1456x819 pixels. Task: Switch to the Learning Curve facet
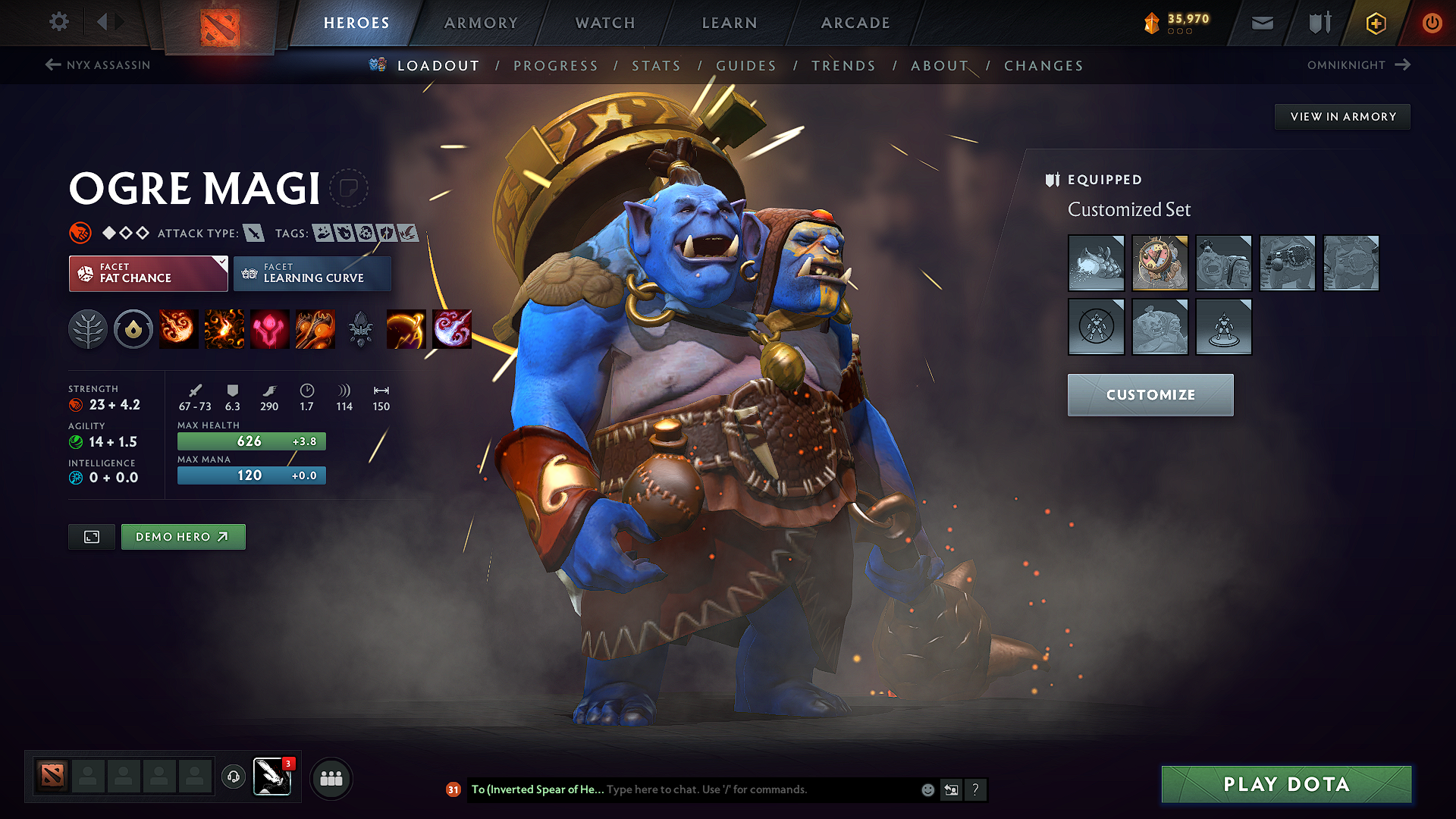(312, 273)
